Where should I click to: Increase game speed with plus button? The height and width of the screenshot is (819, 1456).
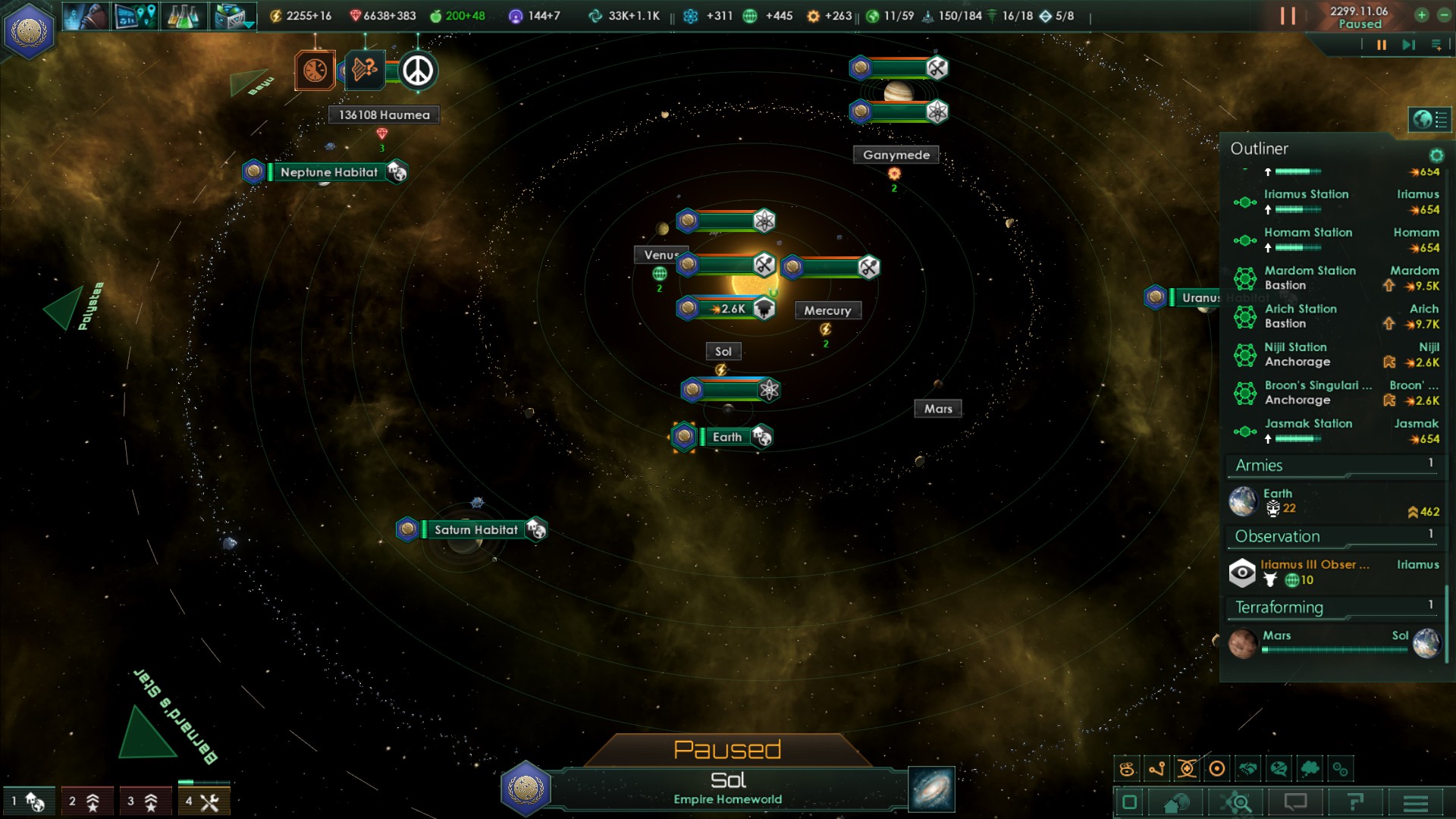(1421, 15)
